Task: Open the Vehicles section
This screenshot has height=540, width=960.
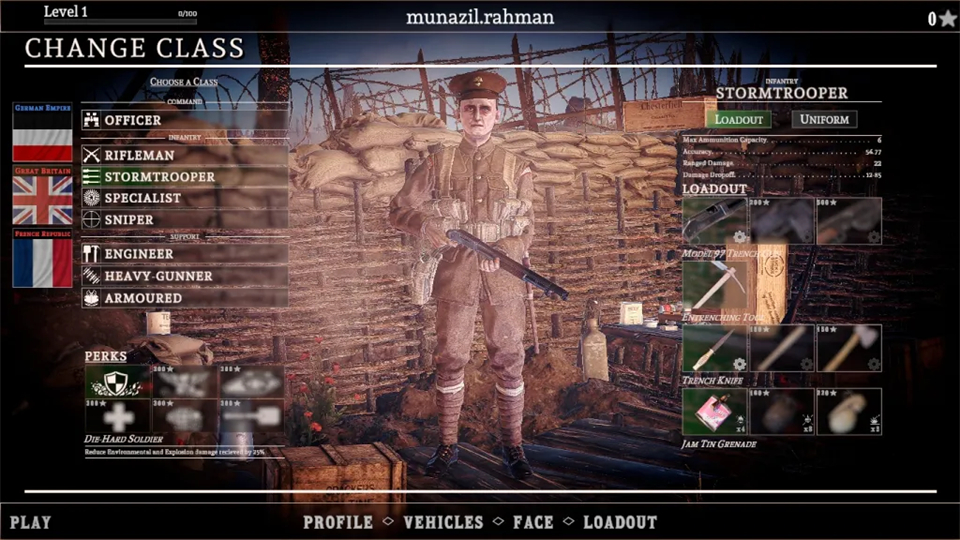Action: point(443,522)
